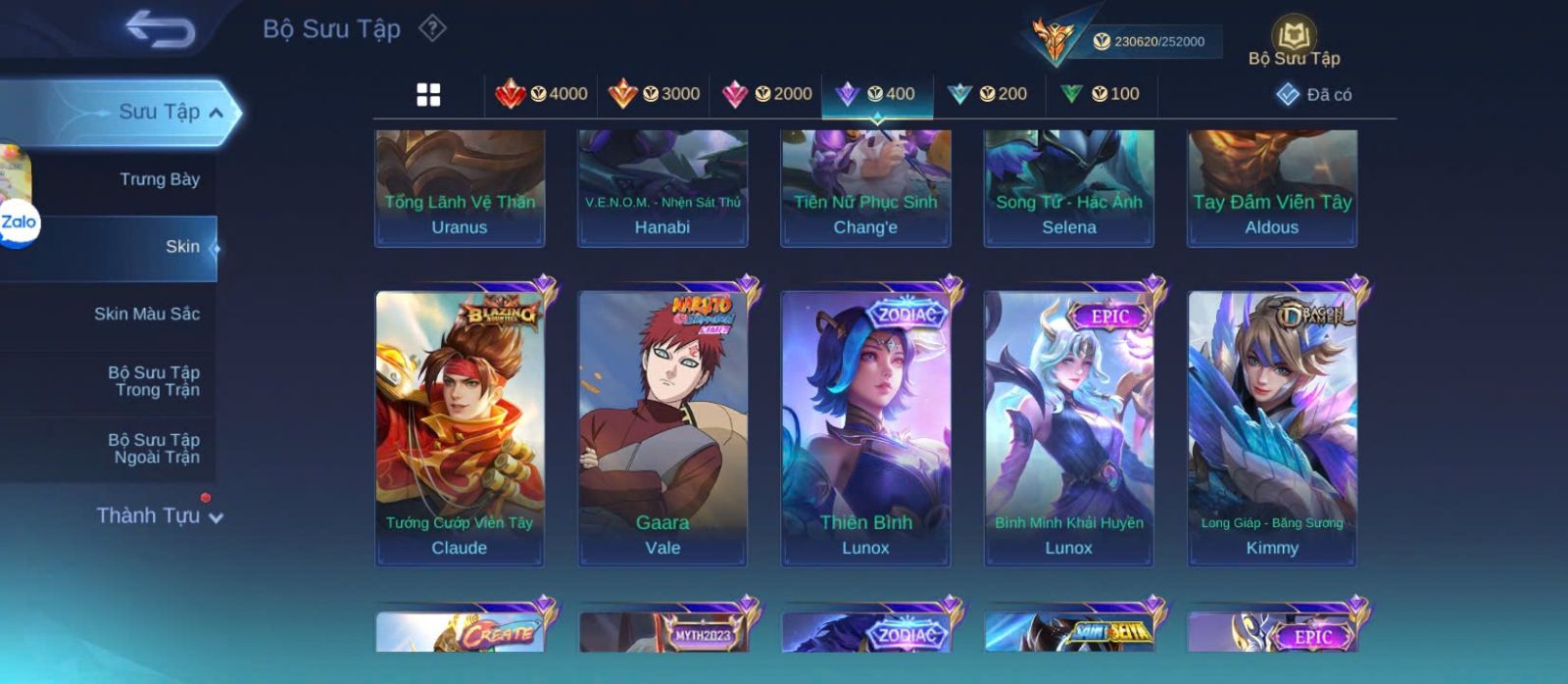Open the floating Zalo chat bubble
This screenshot has width=1568, height=684.
[x=19, y=223]
